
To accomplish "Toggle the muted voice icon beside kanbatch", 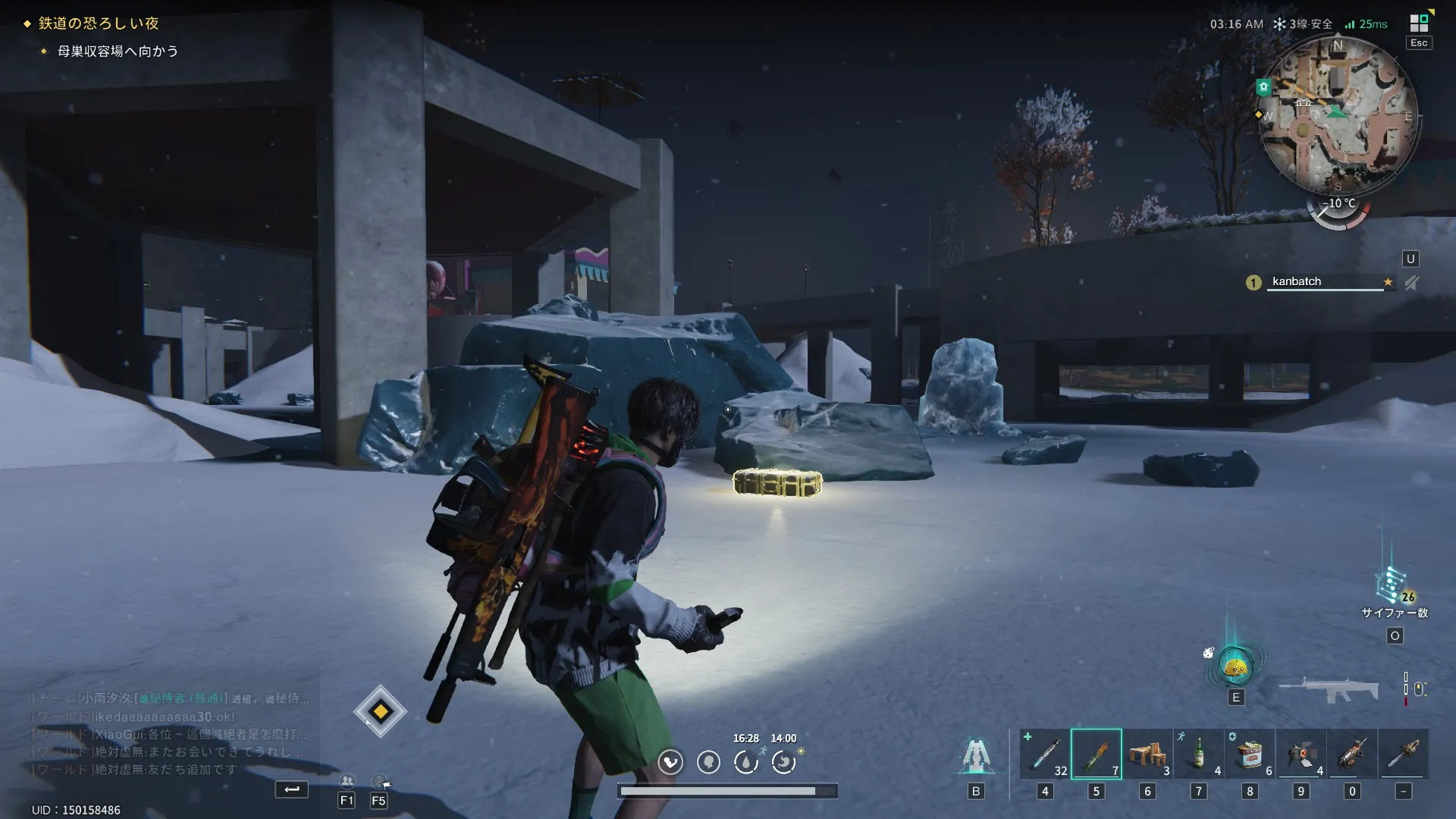I will coord(1411,283).
